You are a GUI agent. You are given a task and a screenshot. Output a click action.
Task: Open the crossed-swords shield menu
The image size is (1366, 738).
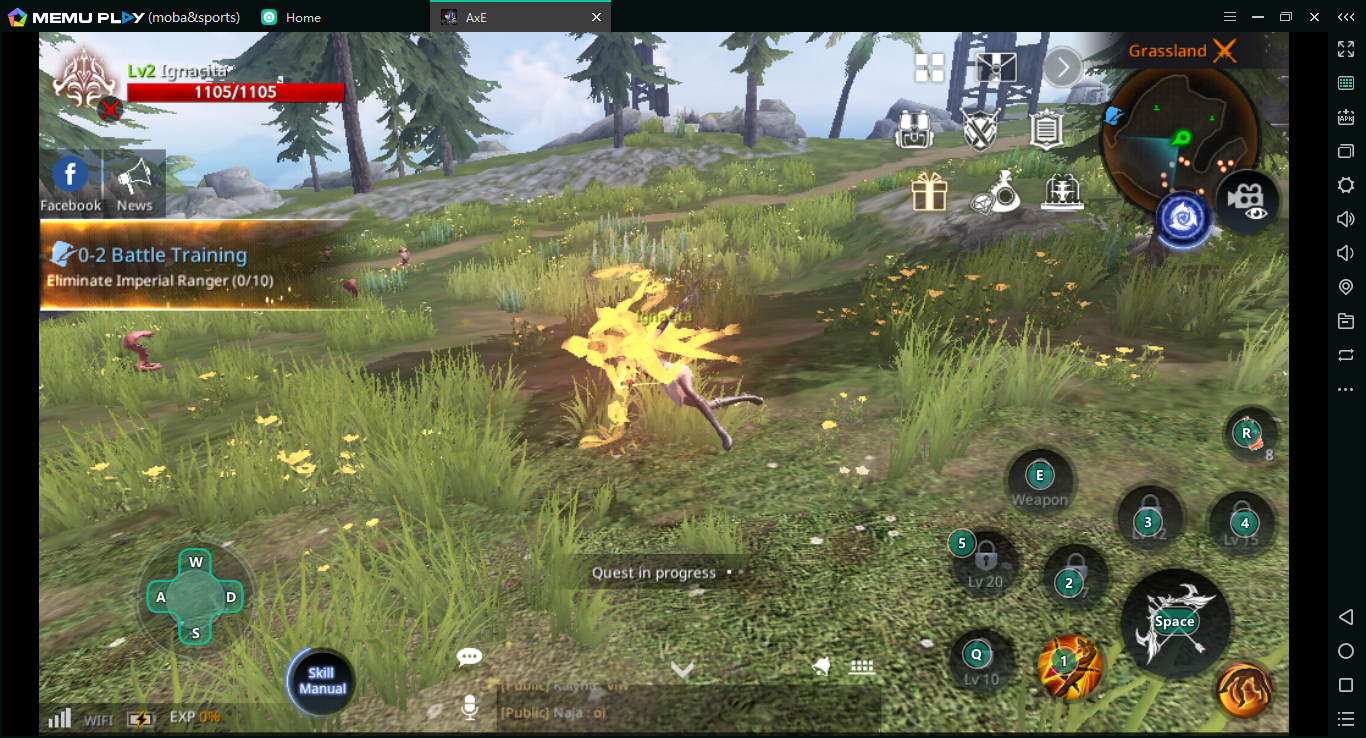[x=980, y=129]
